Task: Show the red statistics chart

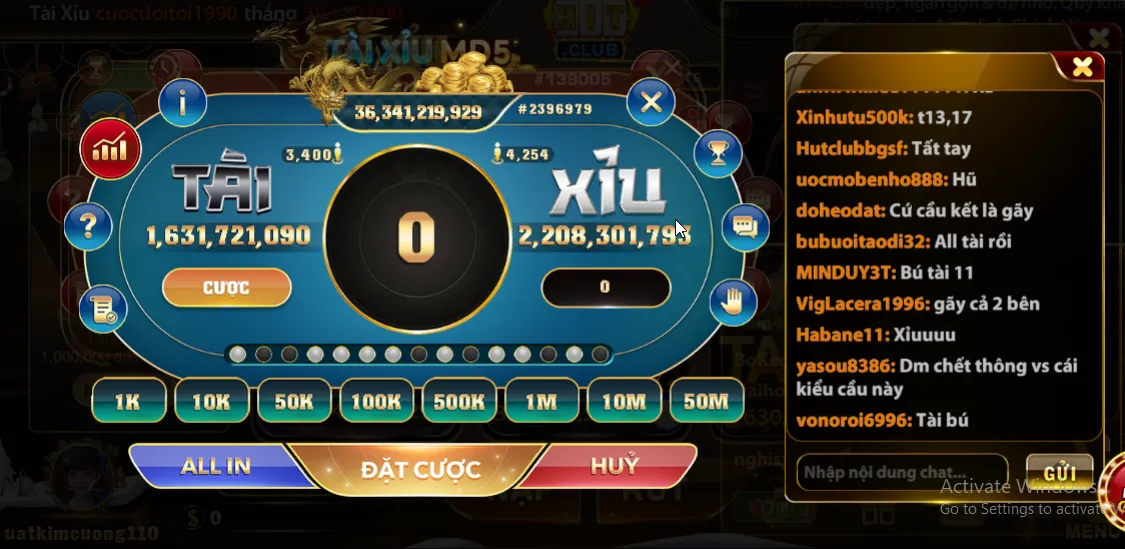Action: click(110, 150)
